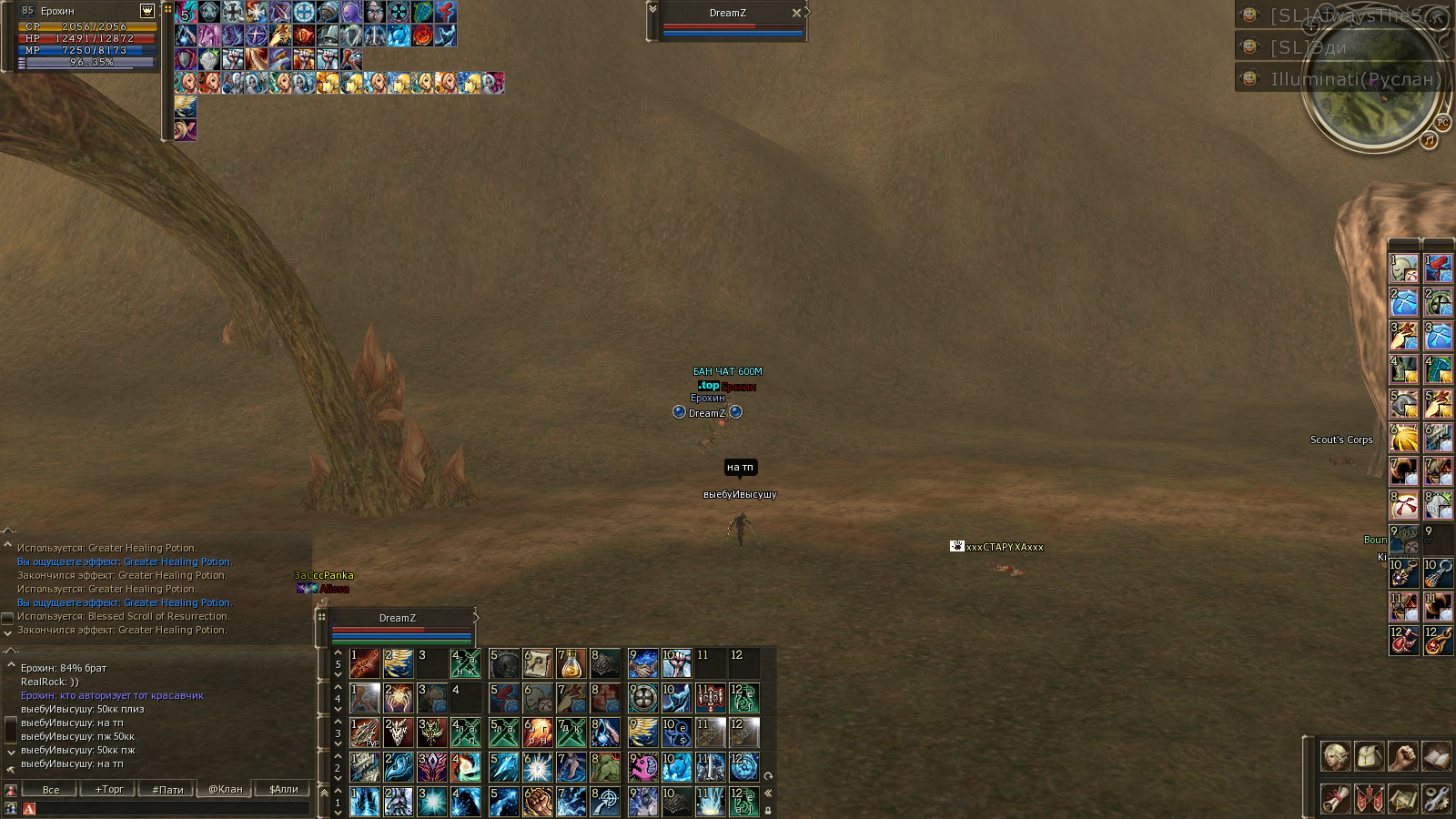Open the quest journal scroll icon

coord(1335,799)
